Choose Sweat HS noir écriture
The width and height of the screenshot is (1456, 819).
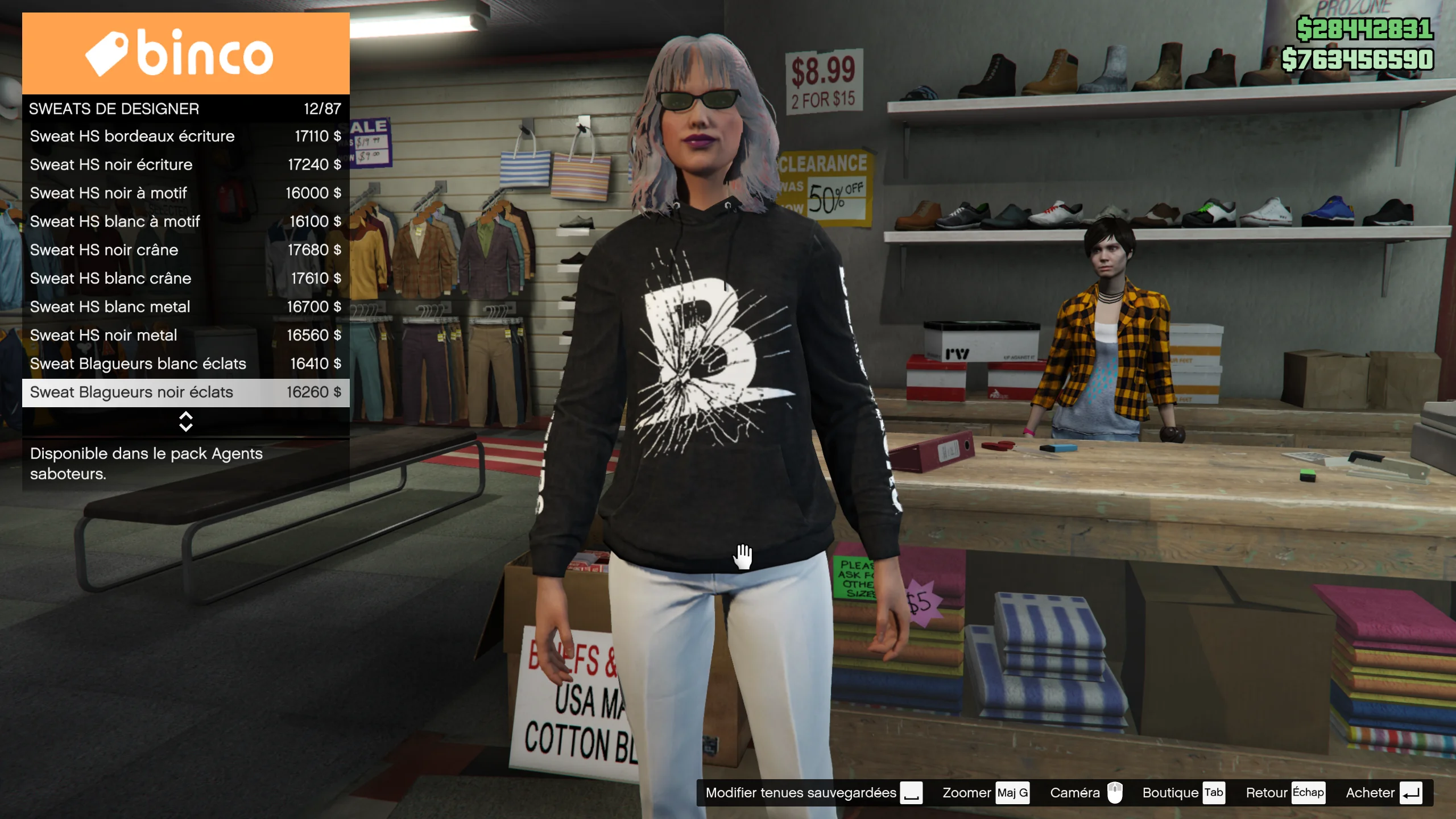pos(185,165)
